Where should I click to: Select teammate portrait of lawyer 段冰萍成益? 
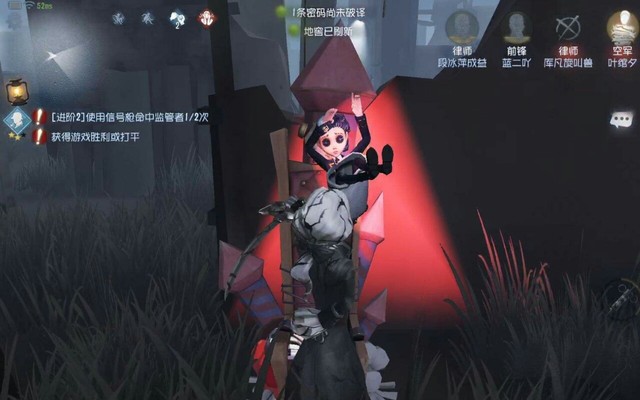click(462, 28)
